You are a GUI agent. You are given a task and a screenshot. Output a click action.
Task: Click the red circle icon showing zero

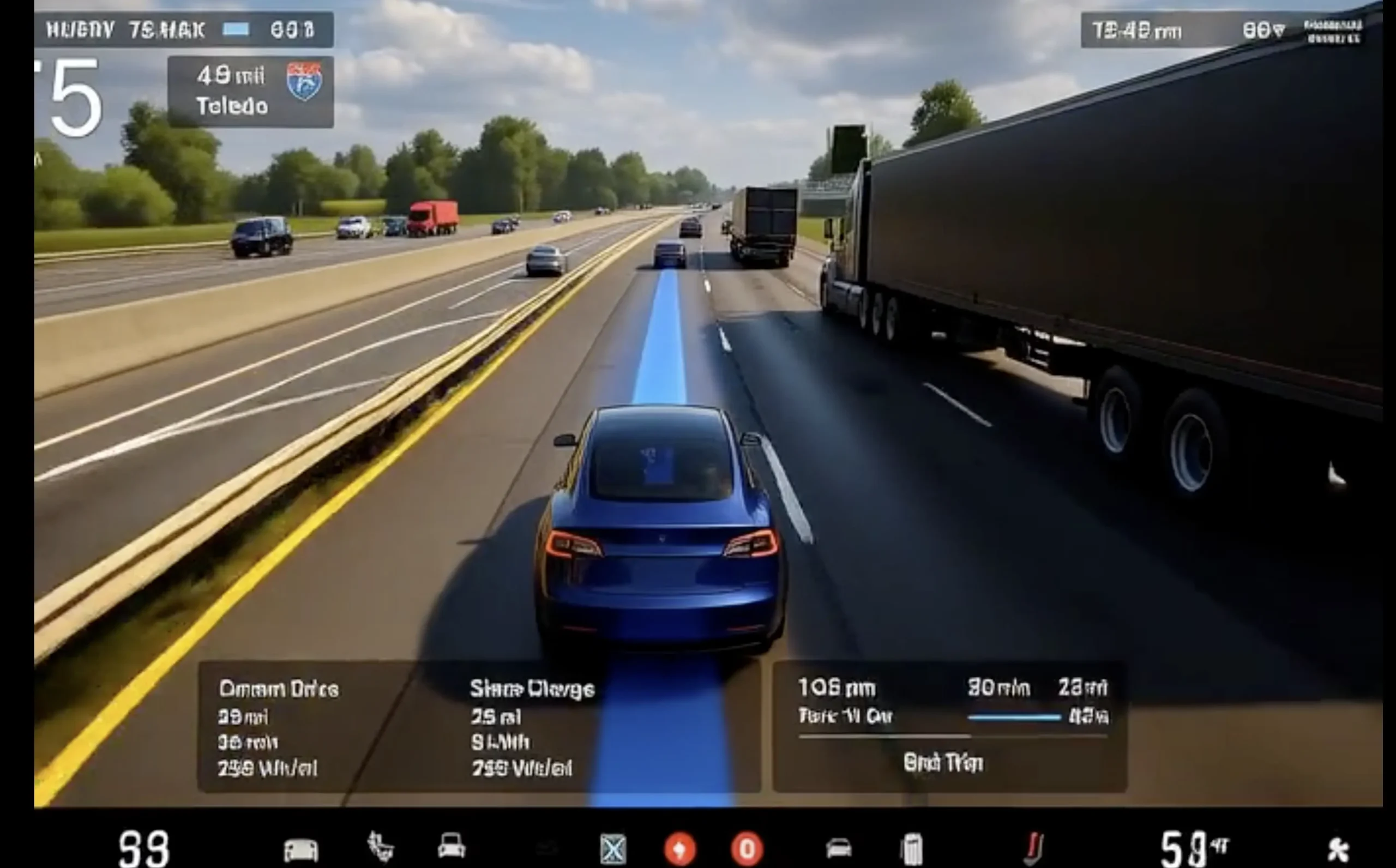point(747,849)
